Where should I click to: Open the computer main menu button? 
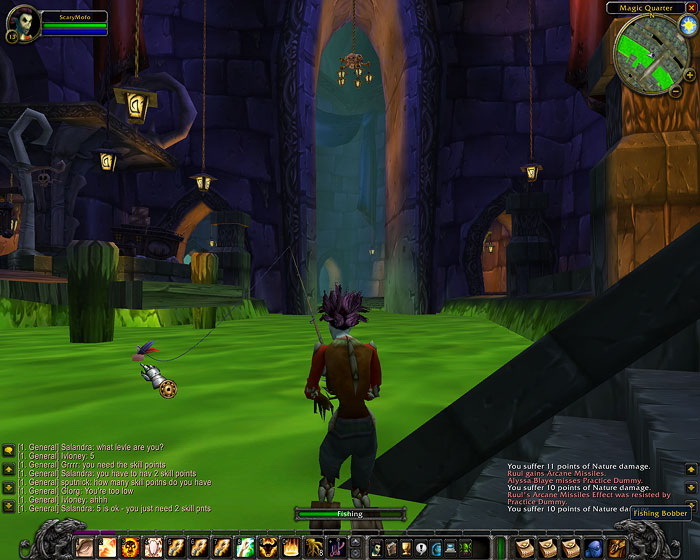(x=451, y=547)
